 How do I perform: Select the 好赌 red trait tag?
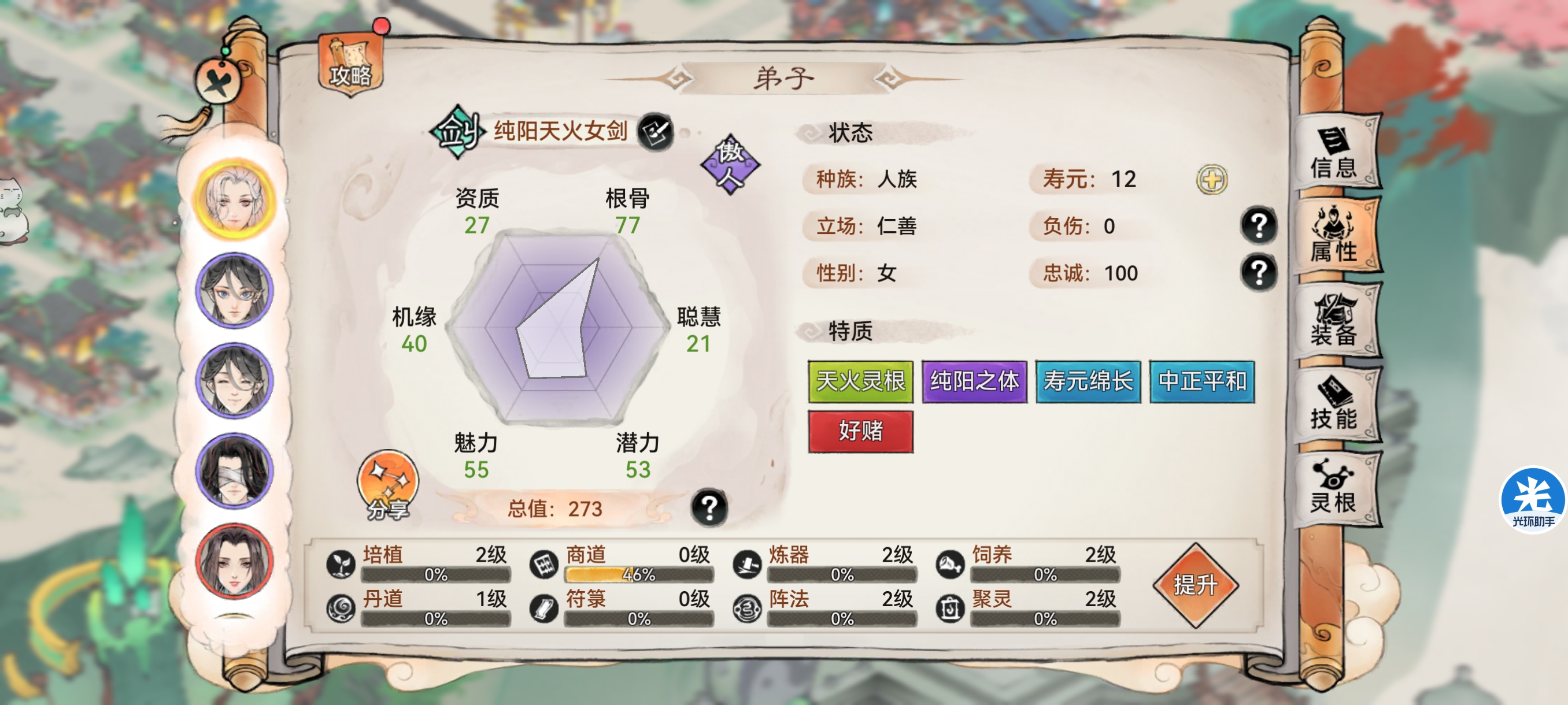click(861, 432)
